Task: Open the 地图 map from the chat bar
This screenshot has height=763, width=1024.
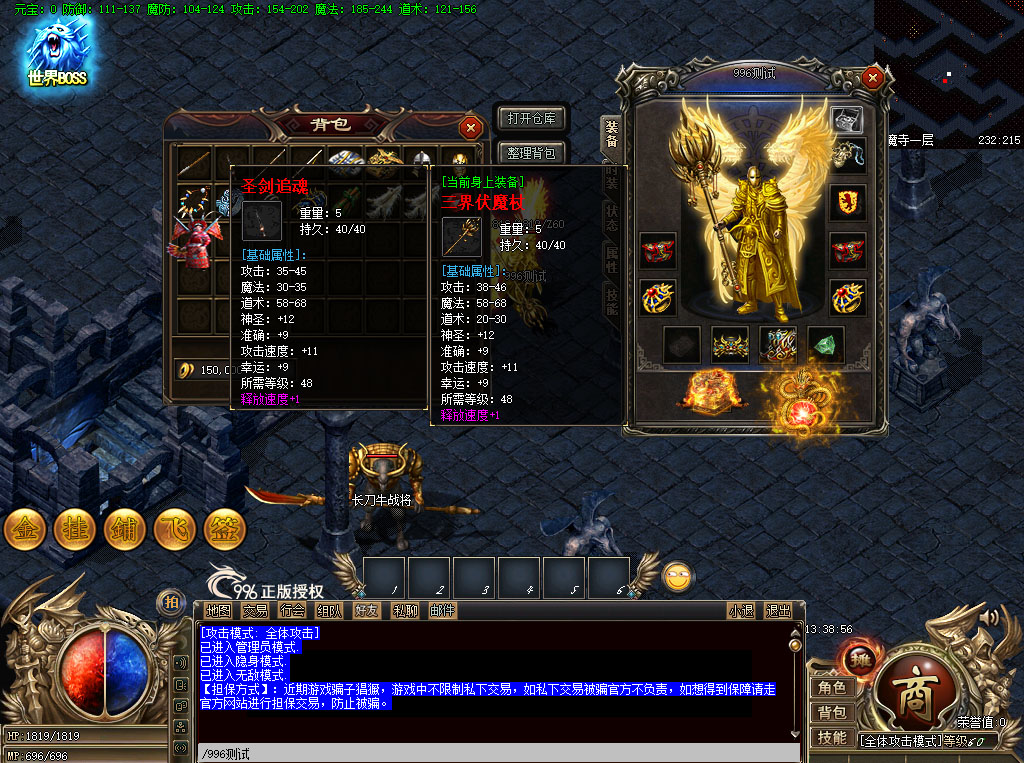Action: pos(218,610)
